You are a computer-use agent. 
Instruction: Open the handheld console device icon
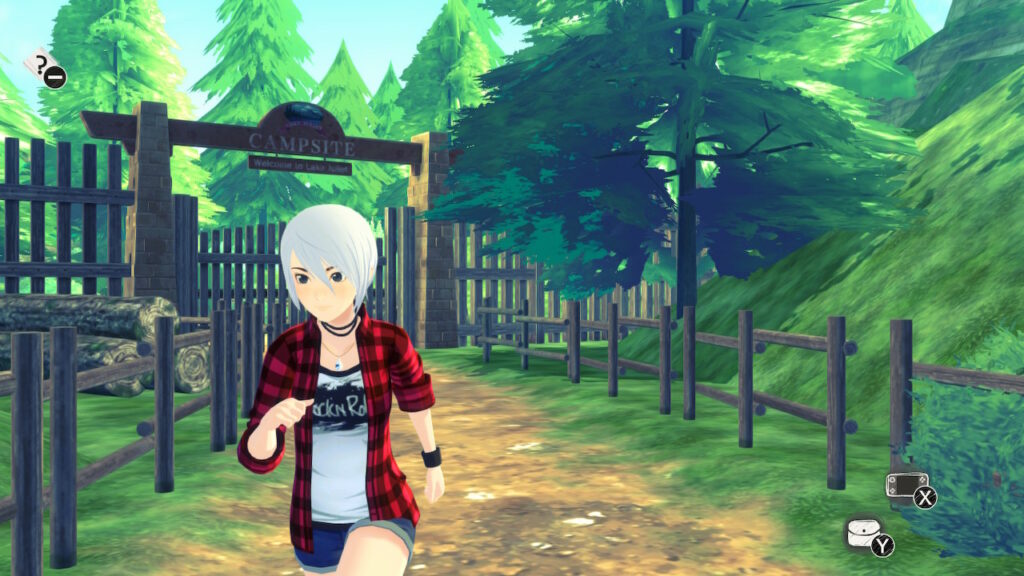click(906, 487)
